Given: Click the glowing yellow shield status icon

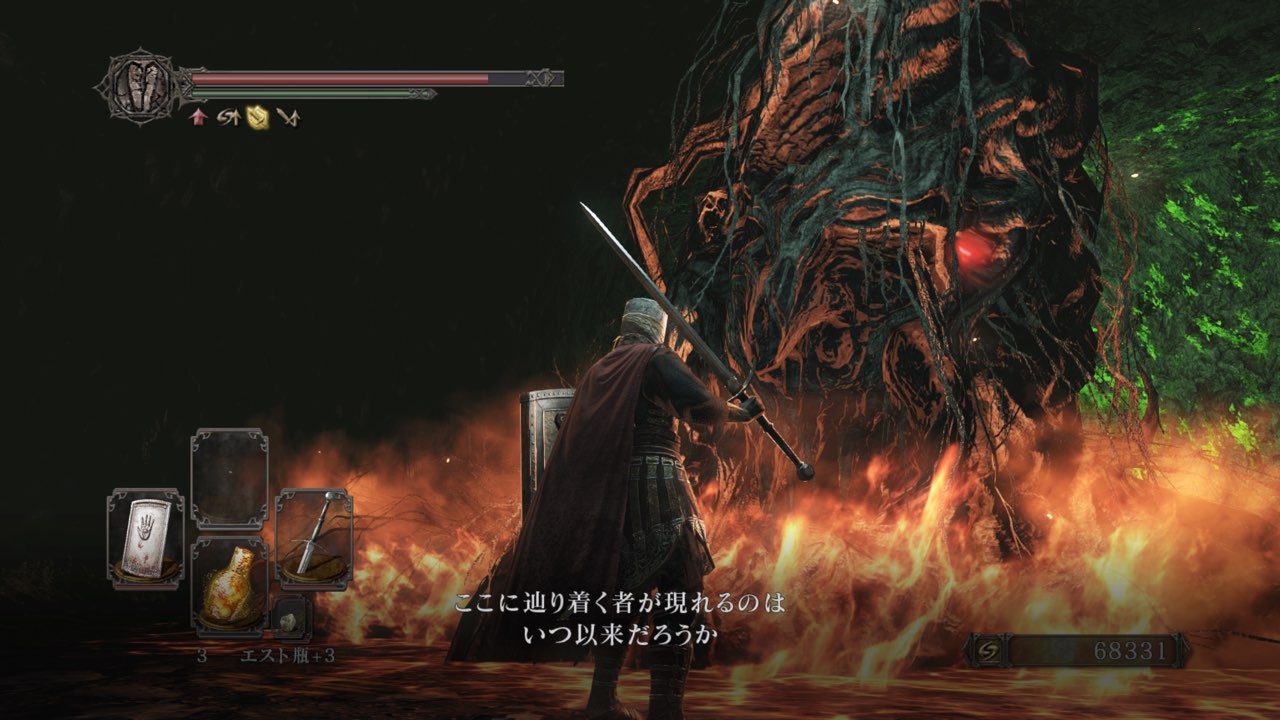Looking at the screenshot, I should tap(259, 117).
